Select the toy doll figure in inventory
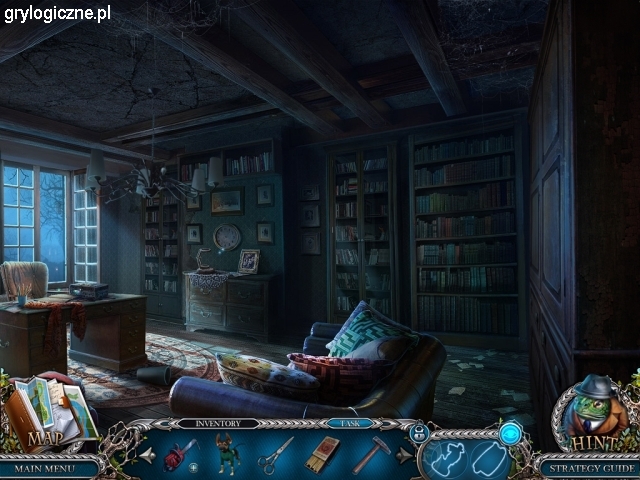Screen dimensions: 640x480 pos(228,453)
